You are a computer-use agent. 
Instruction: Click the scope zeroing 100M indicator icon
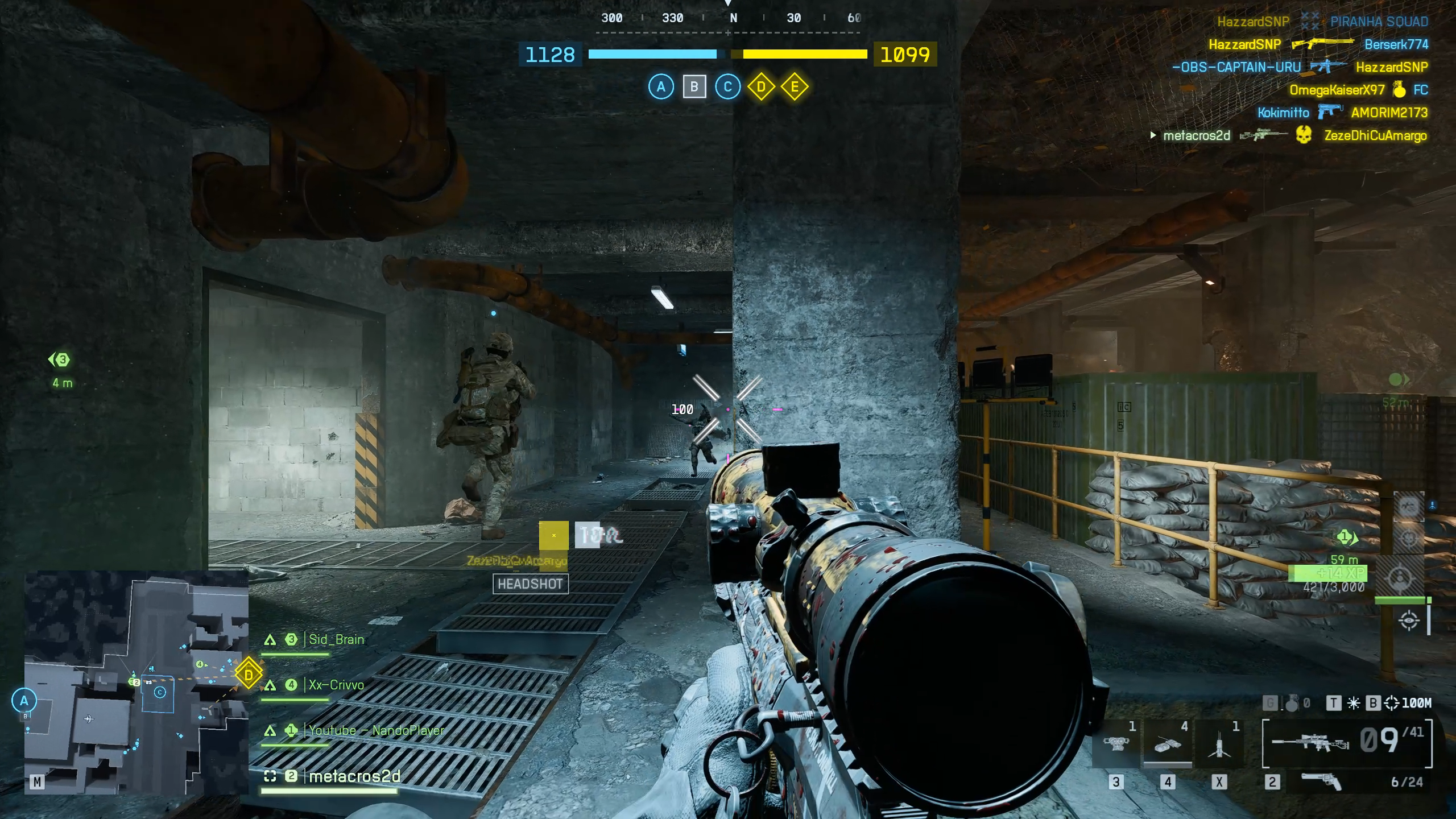1391,704
